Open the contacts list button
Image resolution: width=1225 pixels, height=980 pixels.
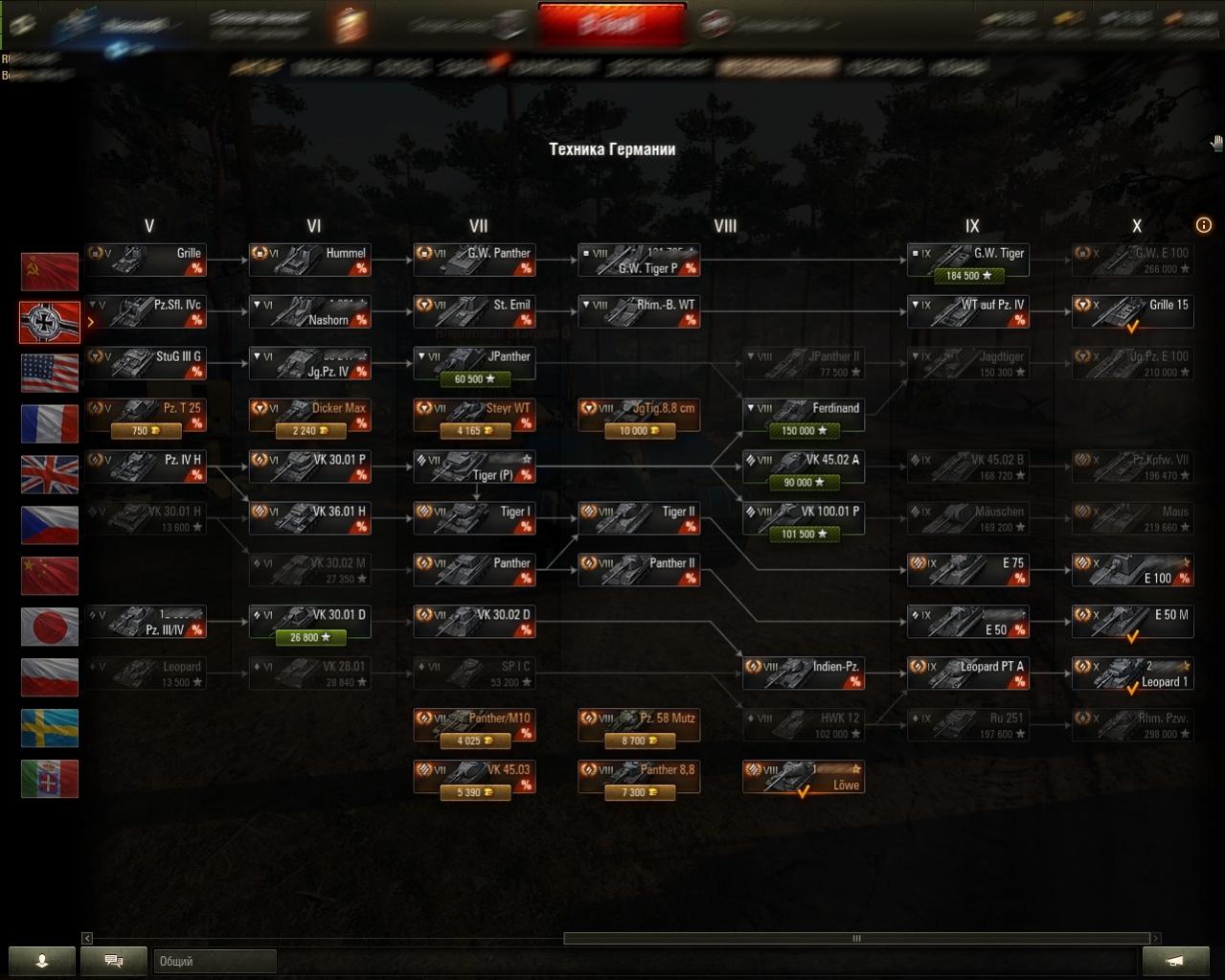tap(42, 961)
